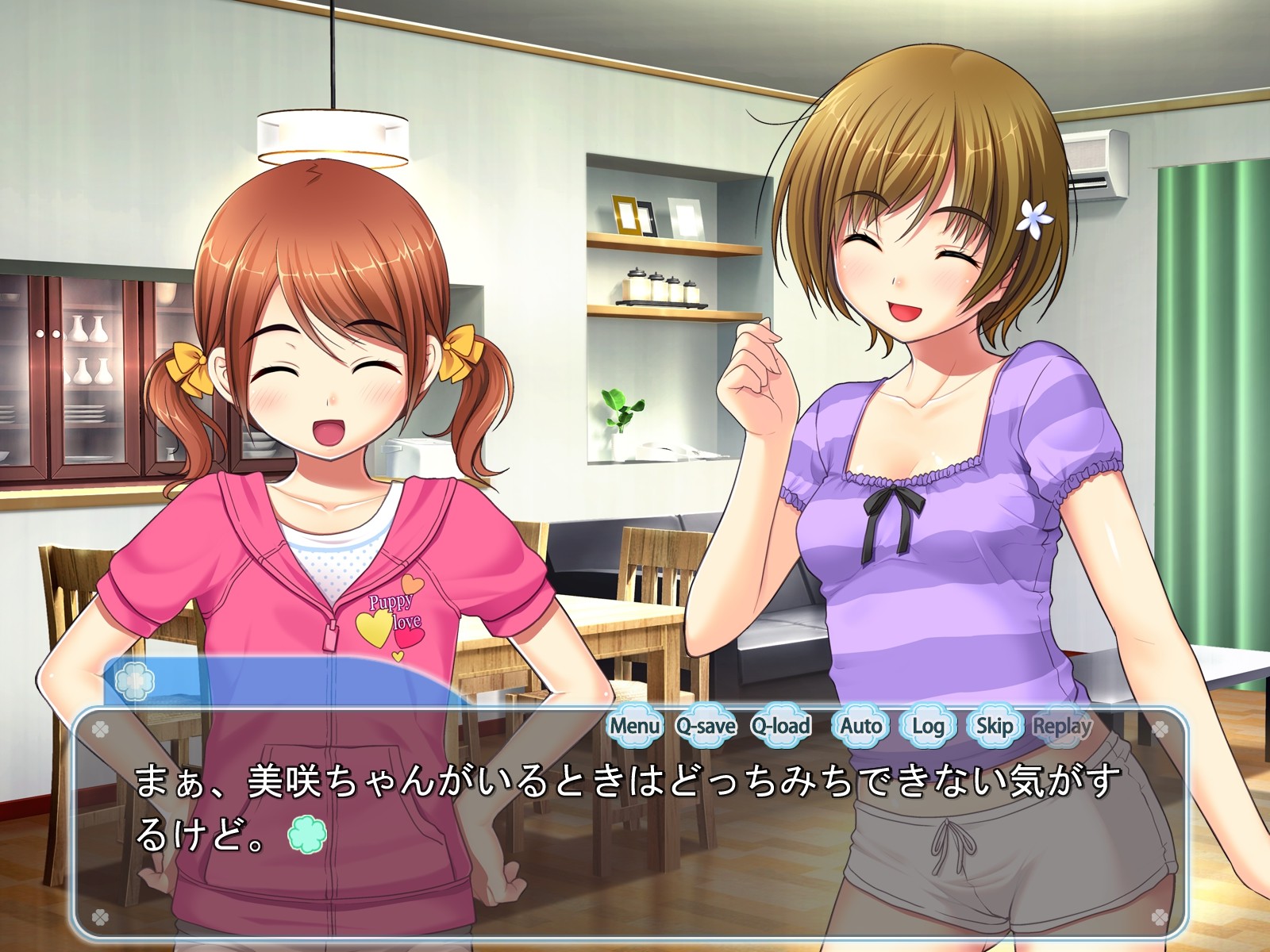Click the Replay voice button
The width and height of the screenshot is (1270, 952).
pyautogui.click(x=1062, y=726)
